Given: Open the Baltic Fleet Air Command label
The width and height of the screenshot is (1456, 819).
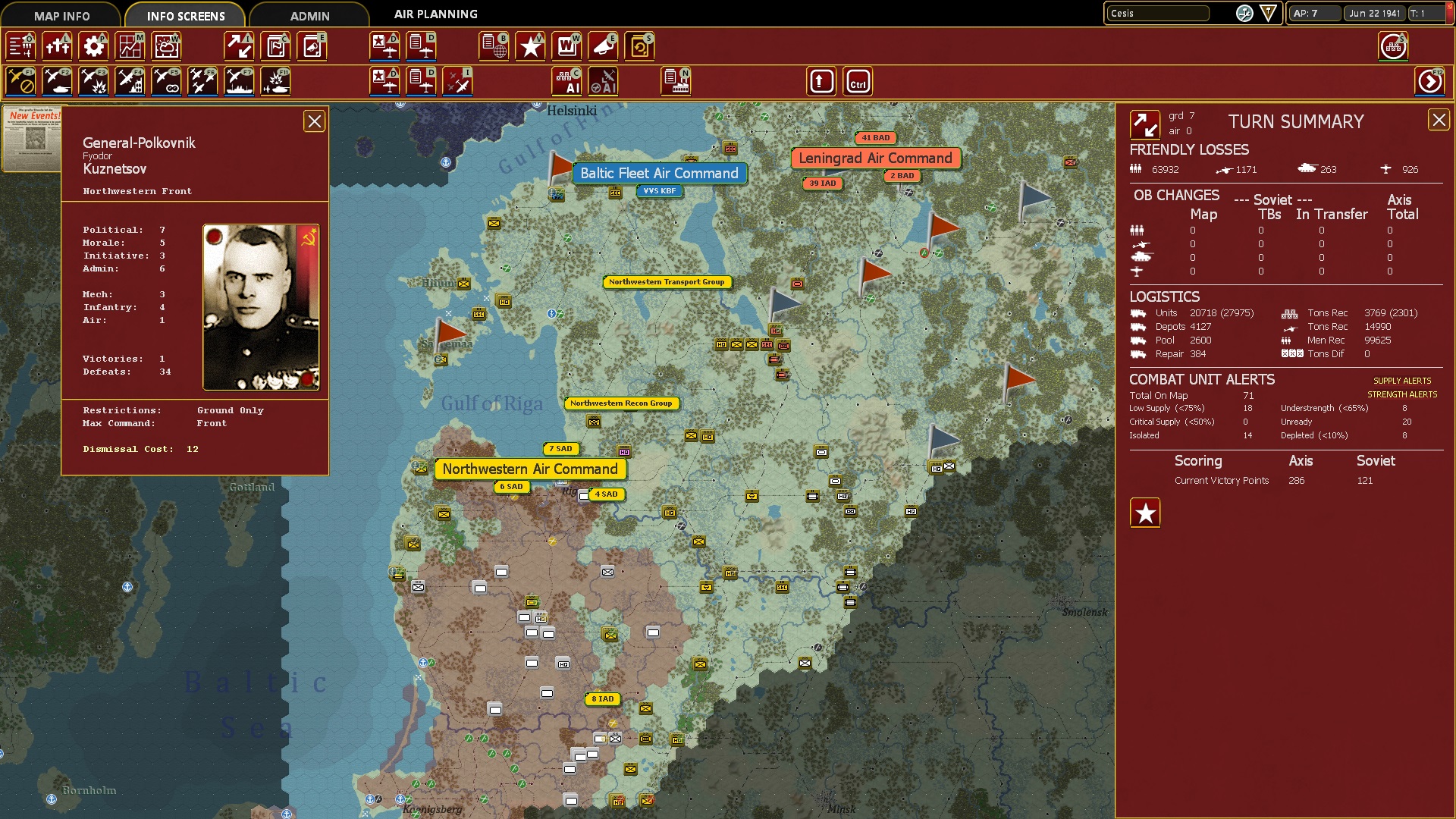Looking at the screenshot, I should click(659, 173).
